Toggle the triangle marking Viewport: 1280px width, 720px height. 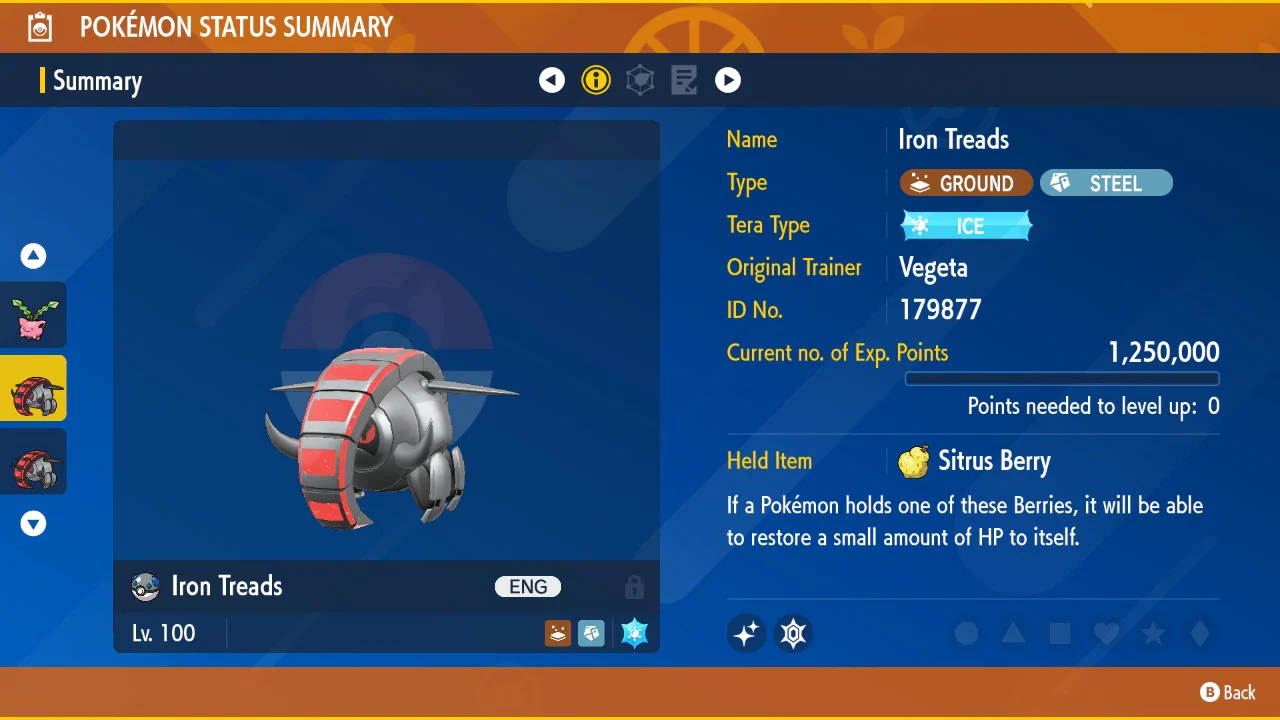(1013, 633)
